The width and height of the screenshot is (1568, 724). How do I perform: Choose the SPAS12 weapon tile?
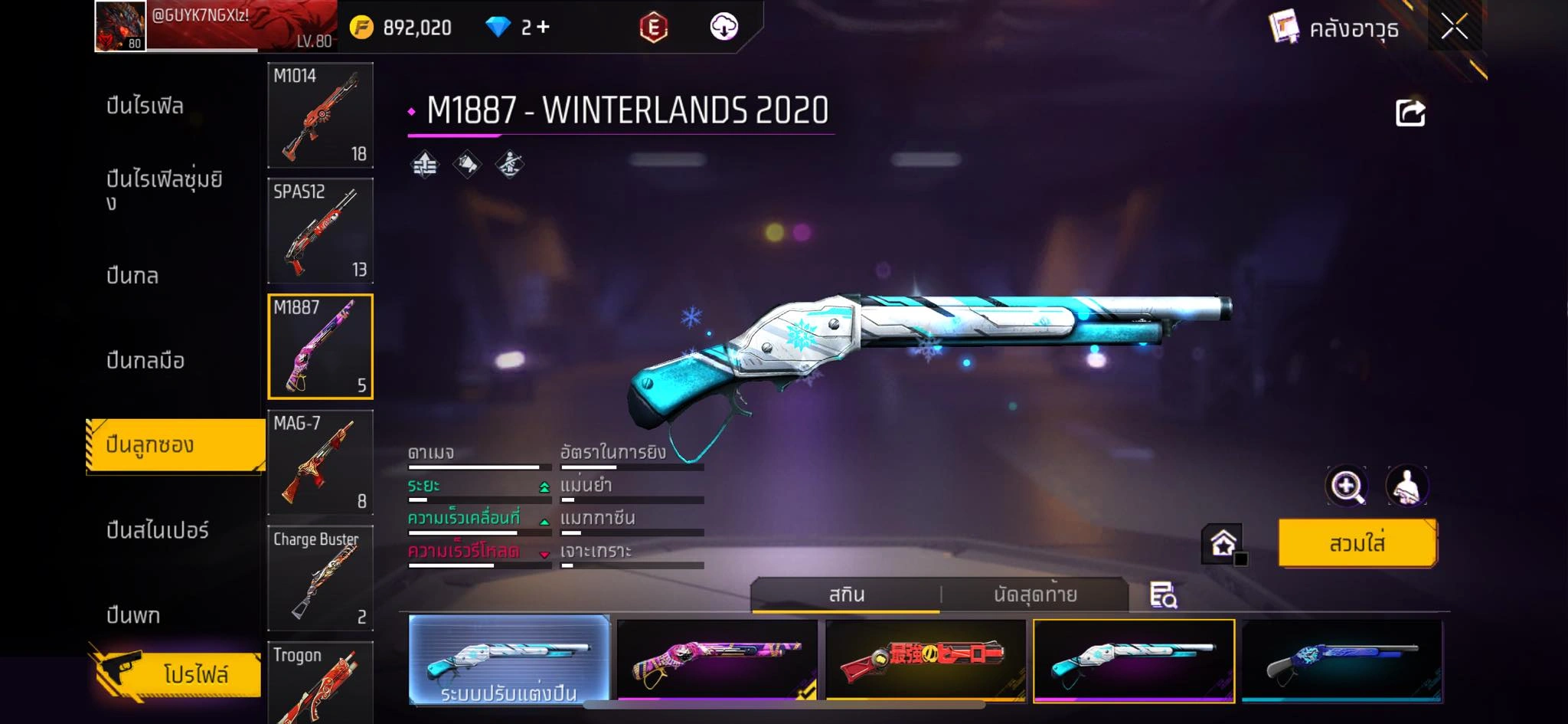[320, 231]
